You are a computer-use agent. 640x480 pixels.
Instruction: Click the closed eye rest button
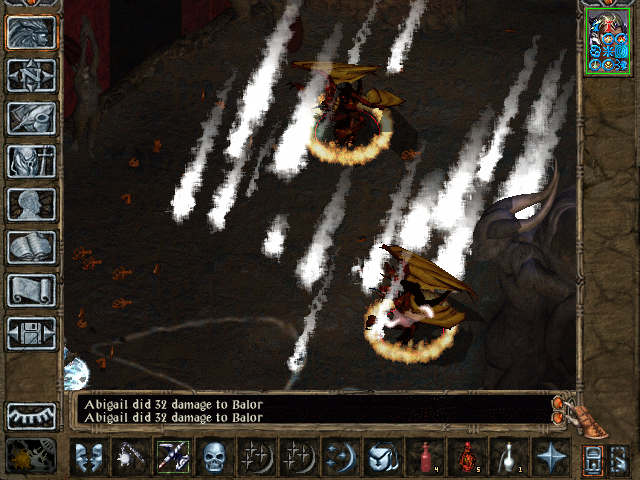click(x=32, y=415)
